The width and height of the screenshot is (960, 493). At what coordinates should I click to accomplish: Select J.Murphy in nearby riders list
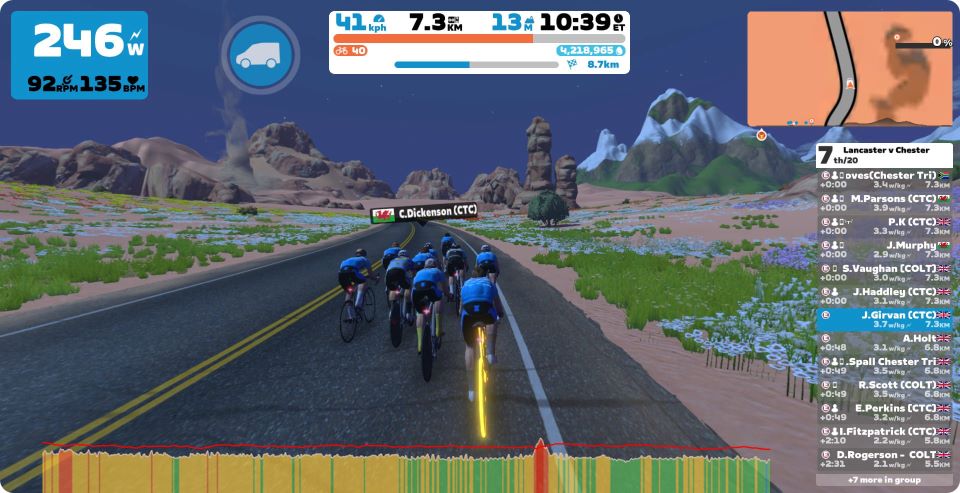884,249
